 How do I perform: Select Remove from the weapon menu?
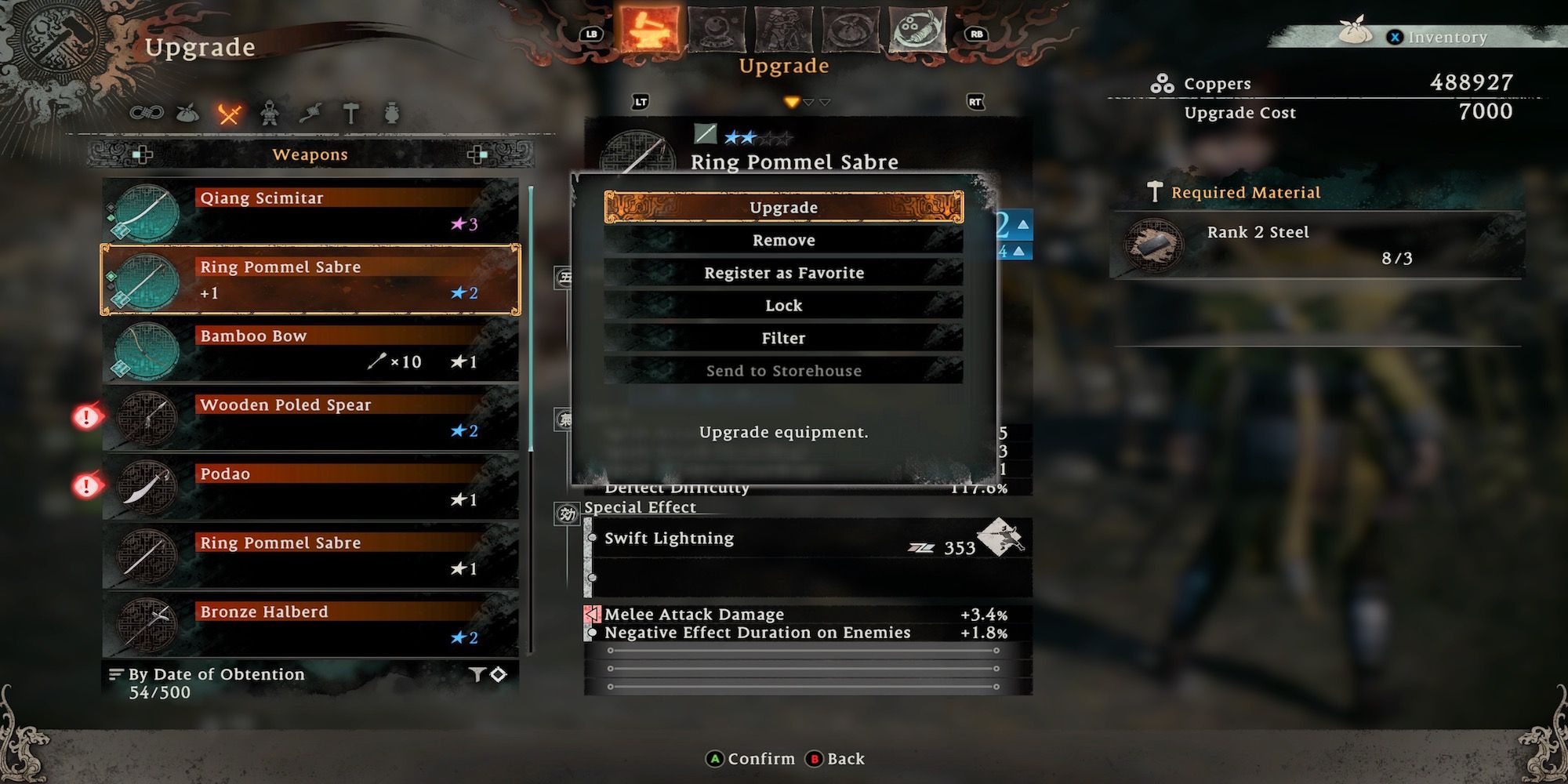[782, 239]
